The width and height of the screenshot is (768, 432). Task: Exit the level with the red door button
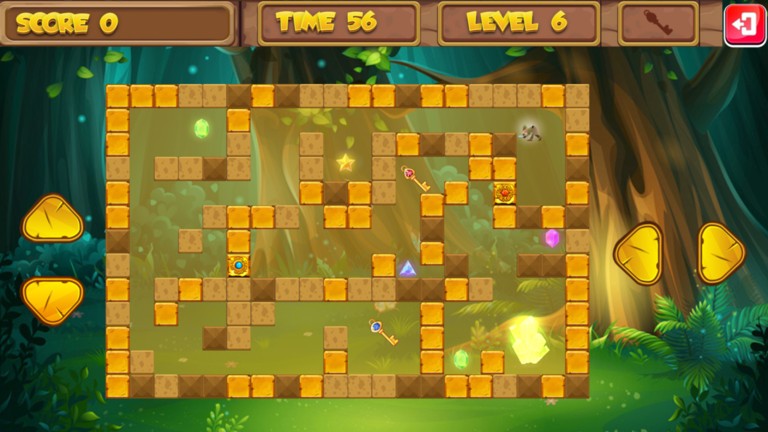click(x=744, y=24)
